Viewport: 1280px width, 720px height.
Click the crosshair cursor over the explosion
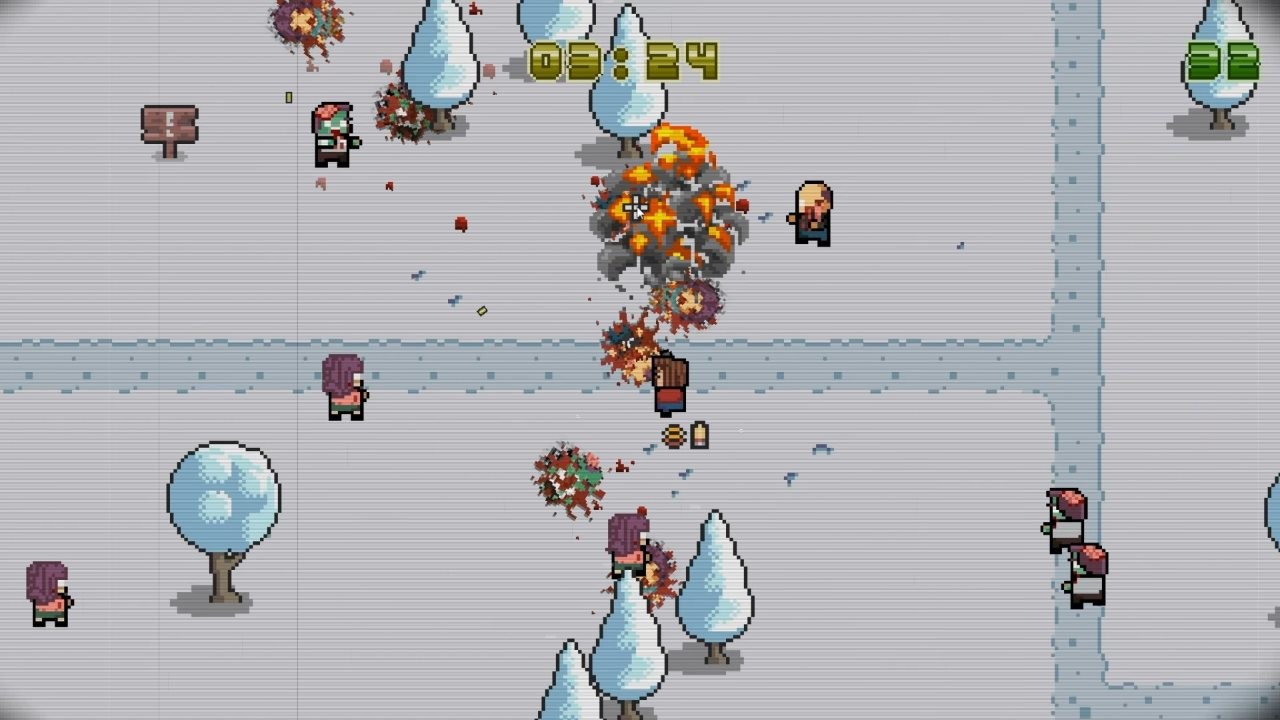[x=634, y=207]
